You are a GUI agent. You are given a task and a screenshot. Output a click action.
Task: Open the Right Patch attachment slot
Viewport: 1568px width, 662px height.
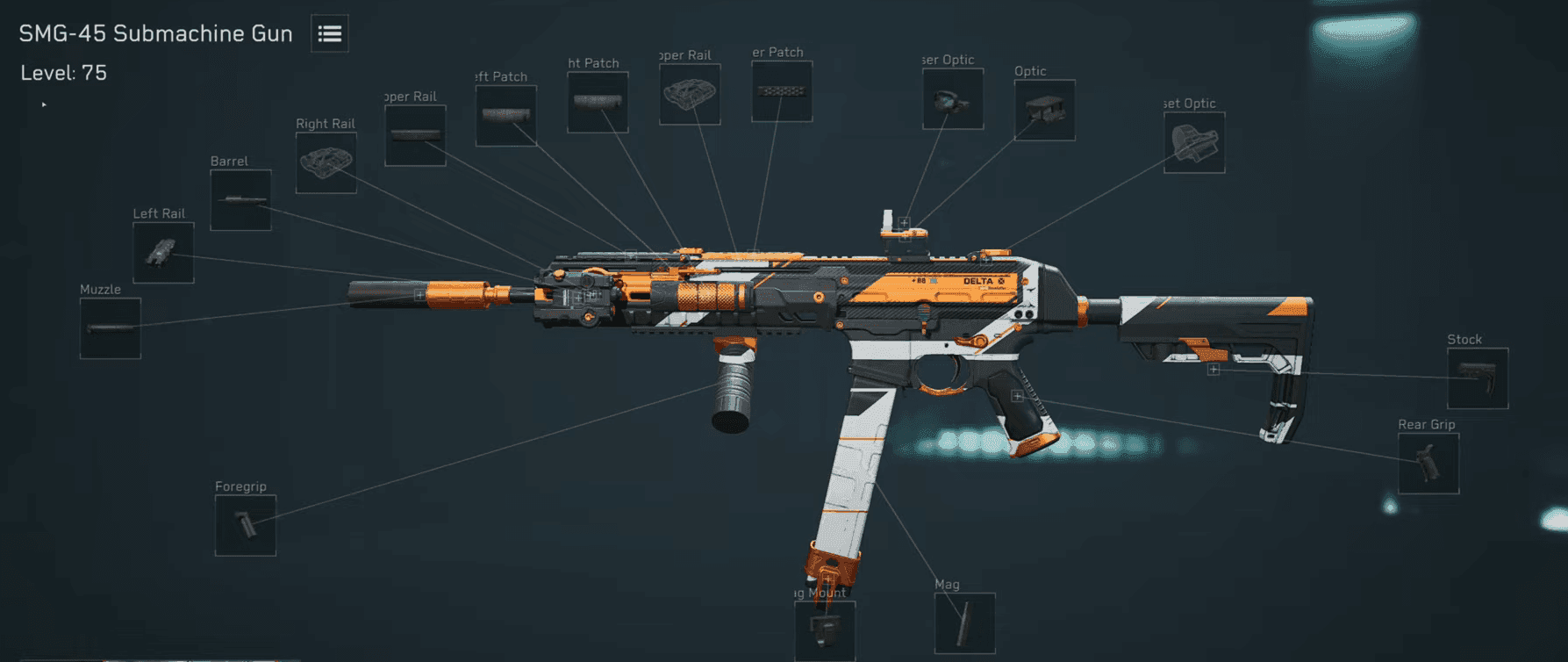tap(598, 103)
